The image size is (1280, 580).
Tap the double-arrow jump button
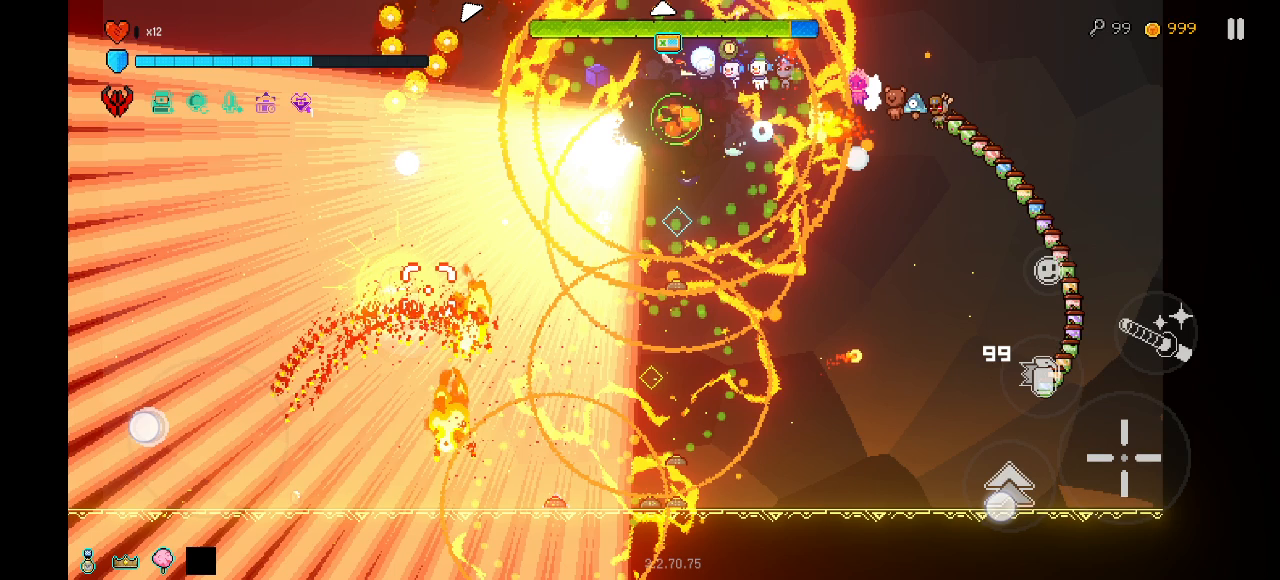1008,485
